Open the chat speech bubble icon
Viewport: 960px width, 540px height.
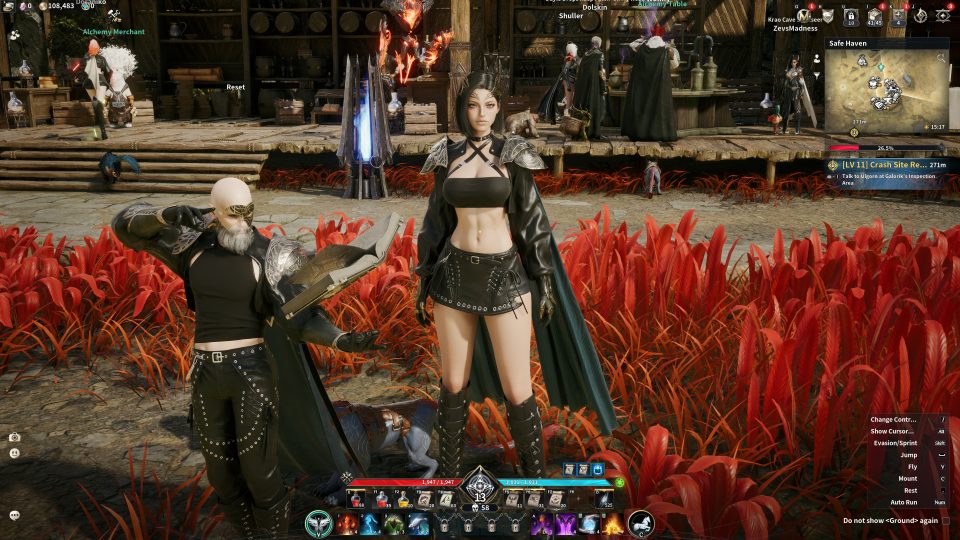click(15, 515)
